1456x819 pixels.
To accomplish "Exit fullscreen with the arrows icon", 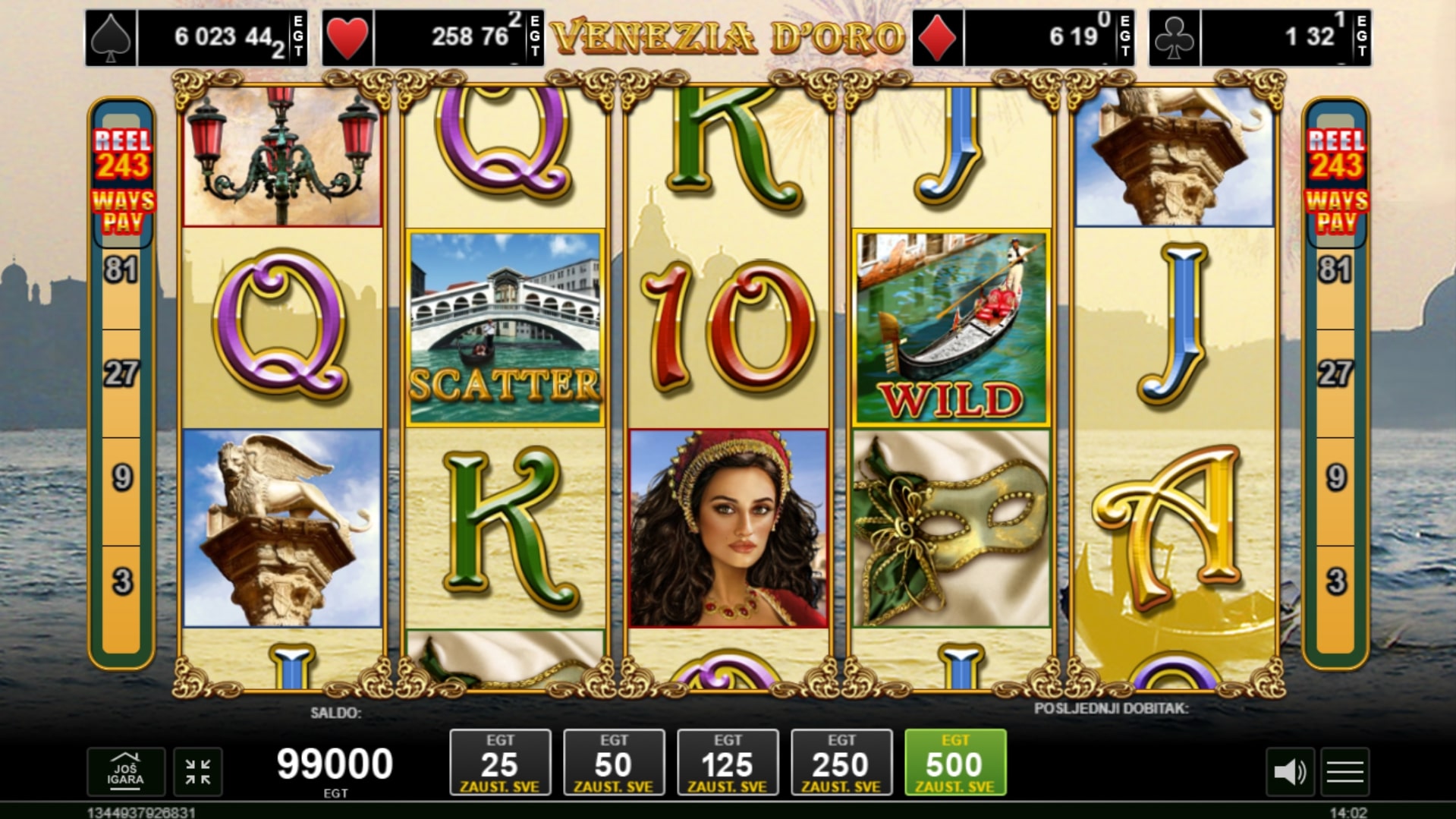I will pos(198,772).
